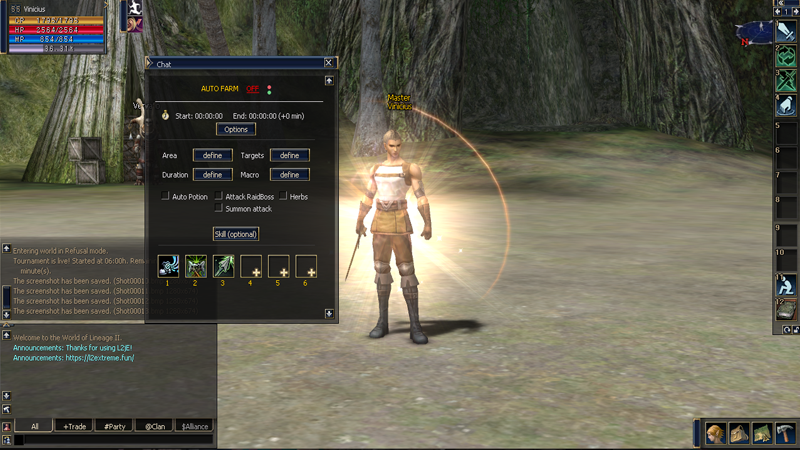Define the auto farm Macro
The width and height of the screenshot is (800, 450).
(x=289, y=174)
